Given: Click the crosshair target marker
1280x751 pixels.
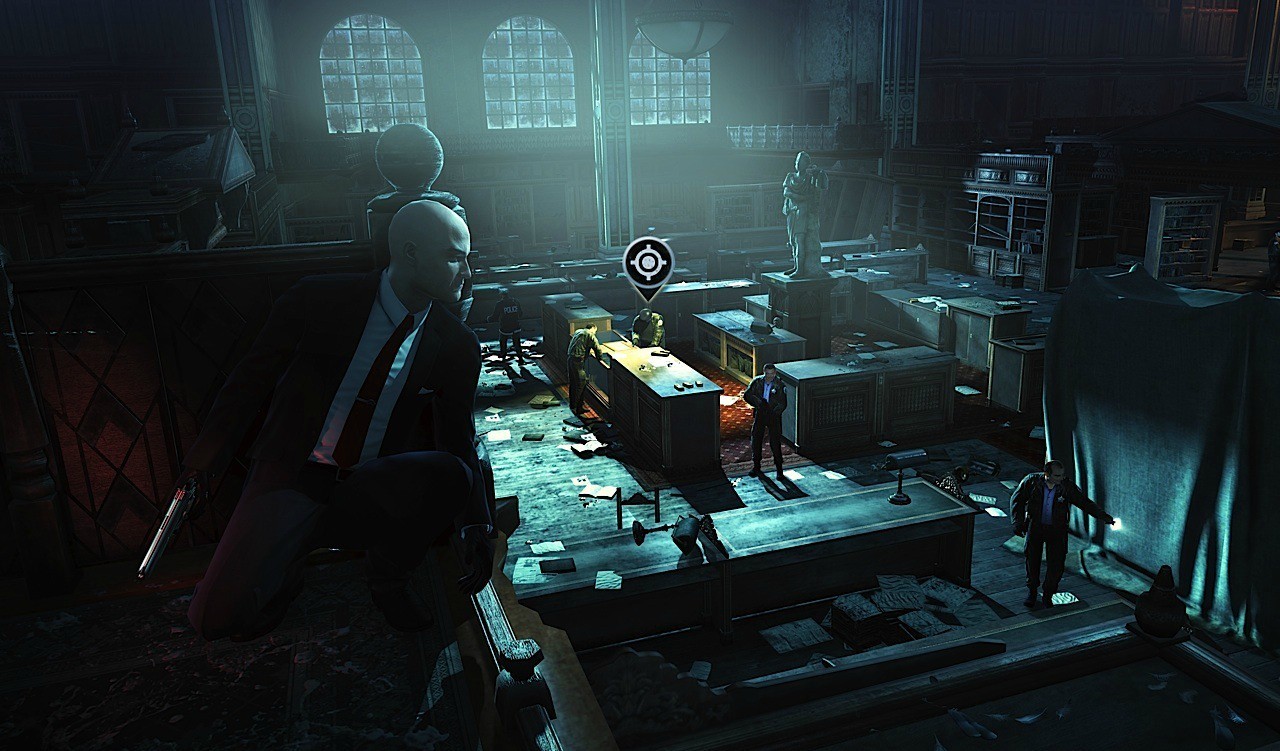Looking at the screenshot, I should click(648, 263).
